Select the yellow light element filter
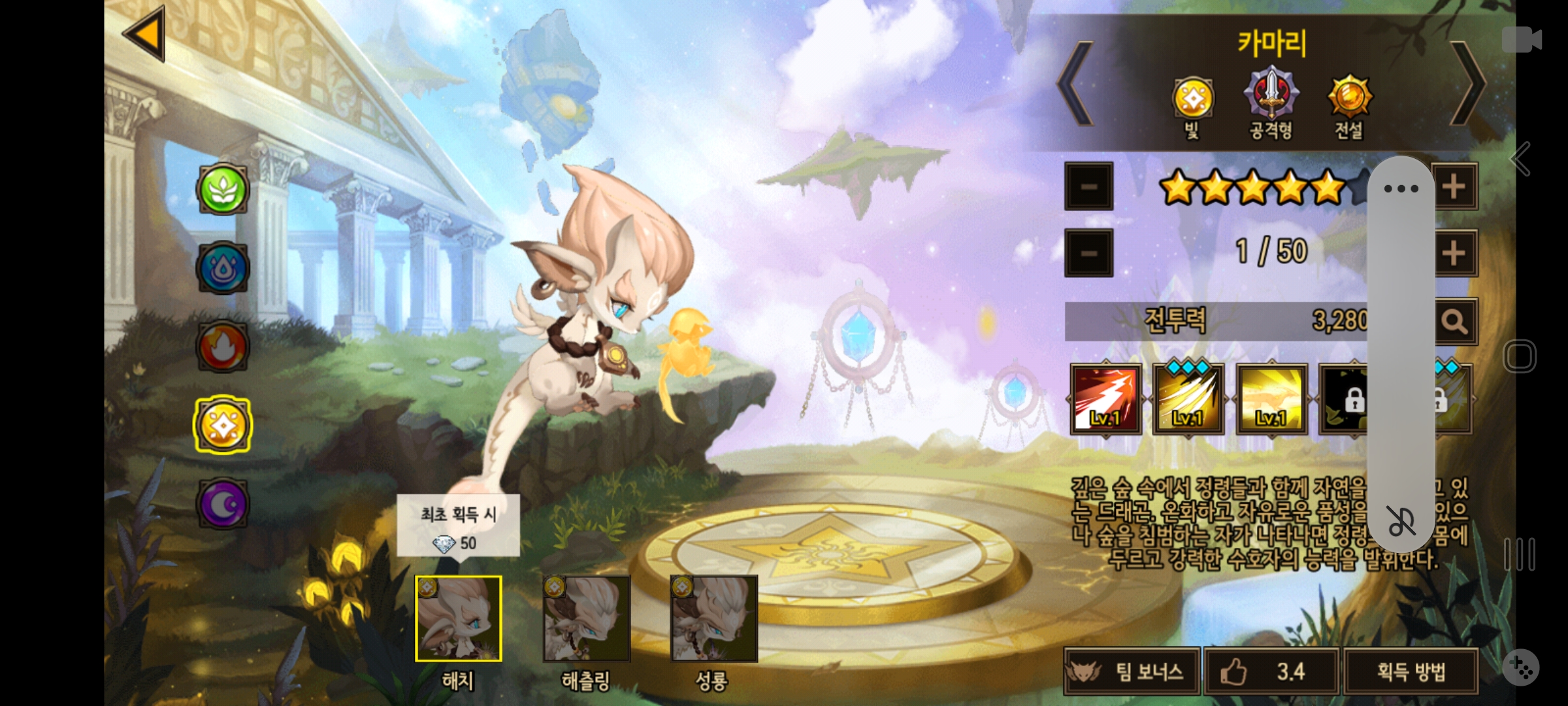 tap(223, 426)
